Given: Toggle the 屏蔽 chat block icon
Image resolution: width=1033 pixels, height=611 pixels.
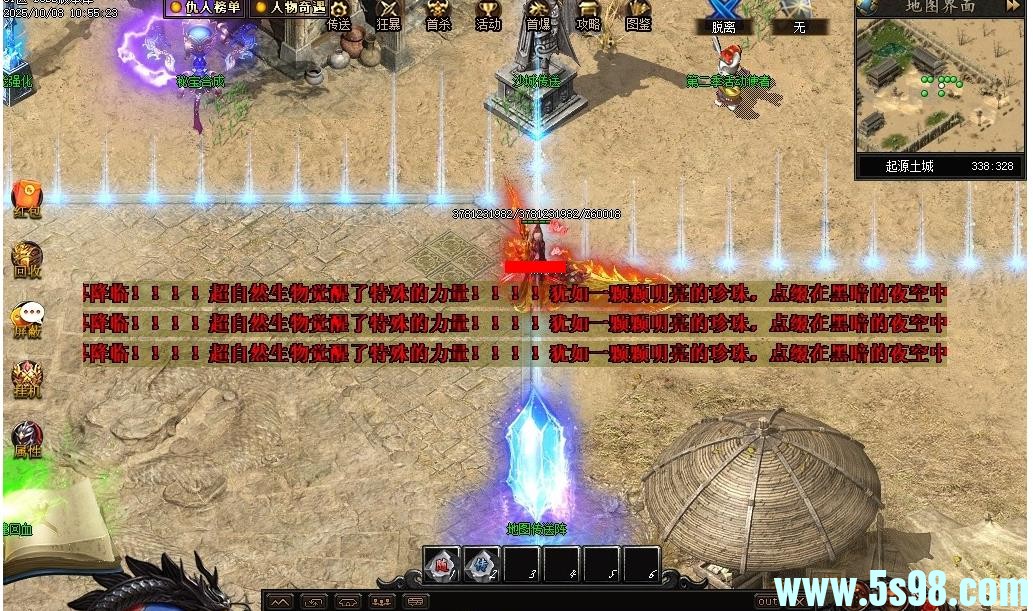Looking at the screenshot, I should [27, 318].
